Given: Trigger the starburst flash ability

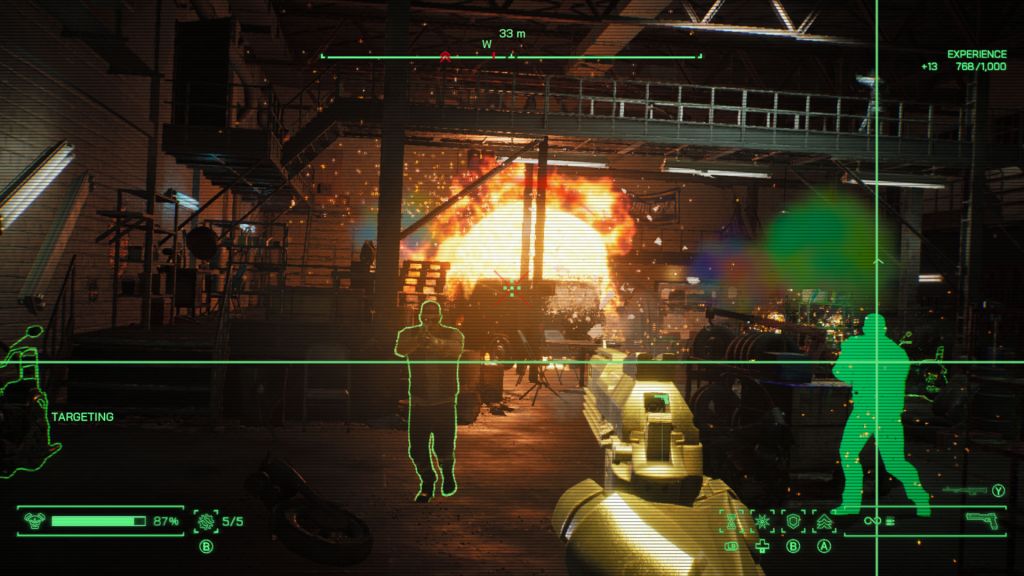Looking at the screenshot, I should coord(762,521).
